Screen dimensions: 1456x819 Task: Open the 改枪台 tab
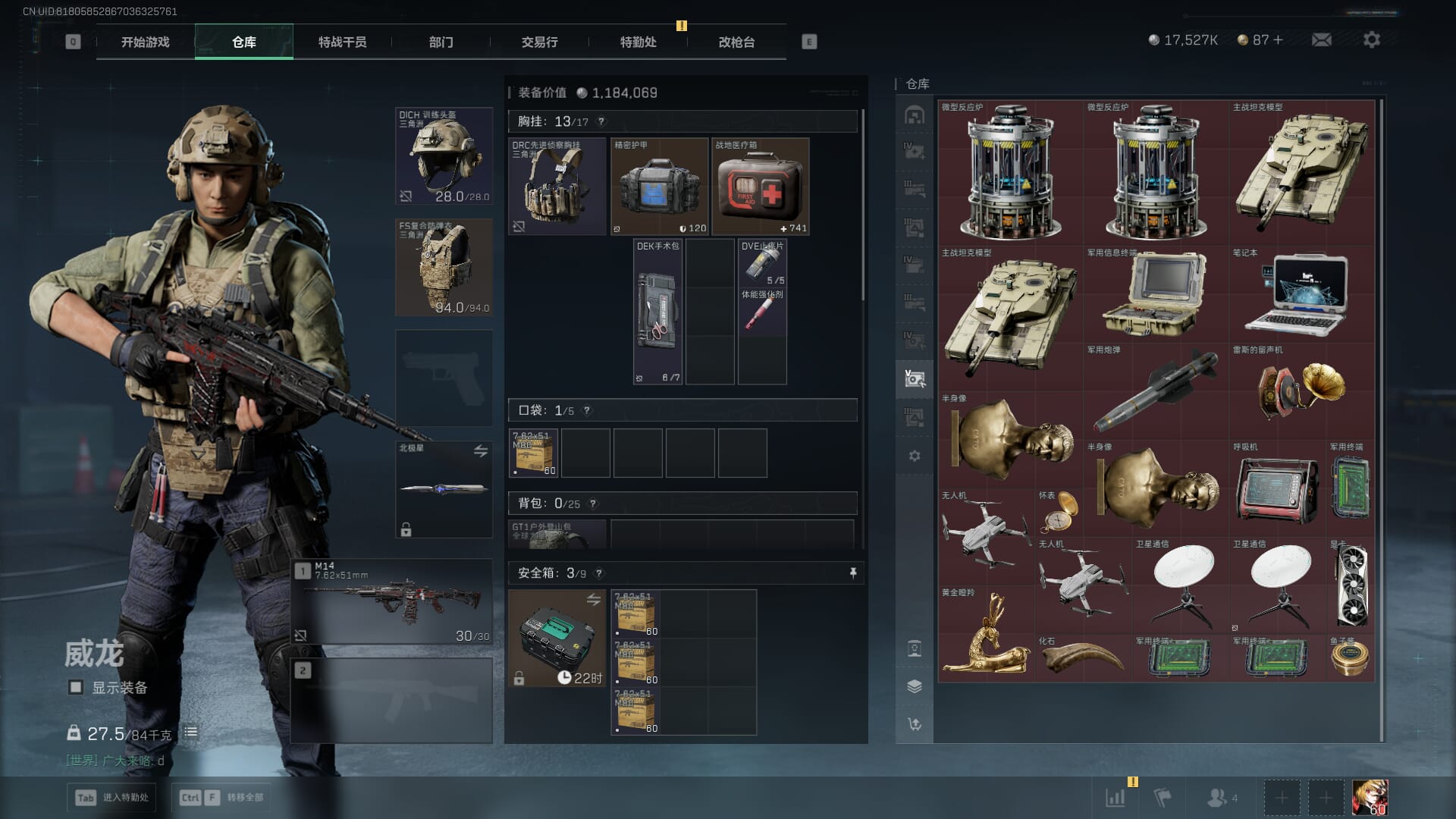(x=736, y=42)
